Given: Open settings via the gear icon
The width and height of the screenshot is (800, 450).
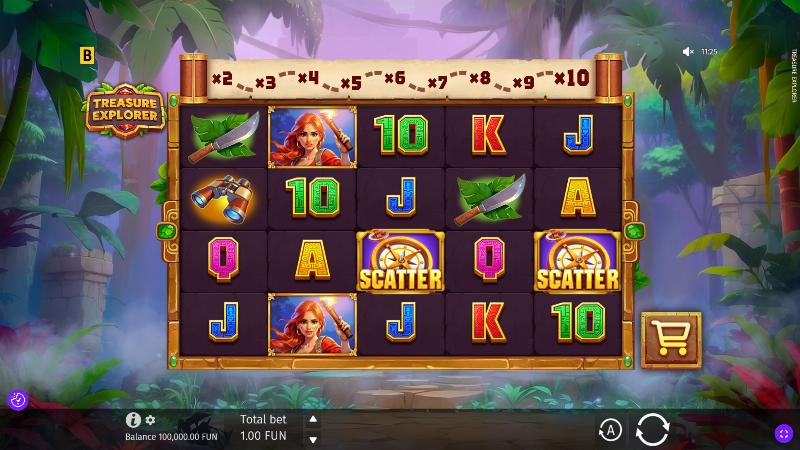Looking at the screenshot, I should 151,420.
